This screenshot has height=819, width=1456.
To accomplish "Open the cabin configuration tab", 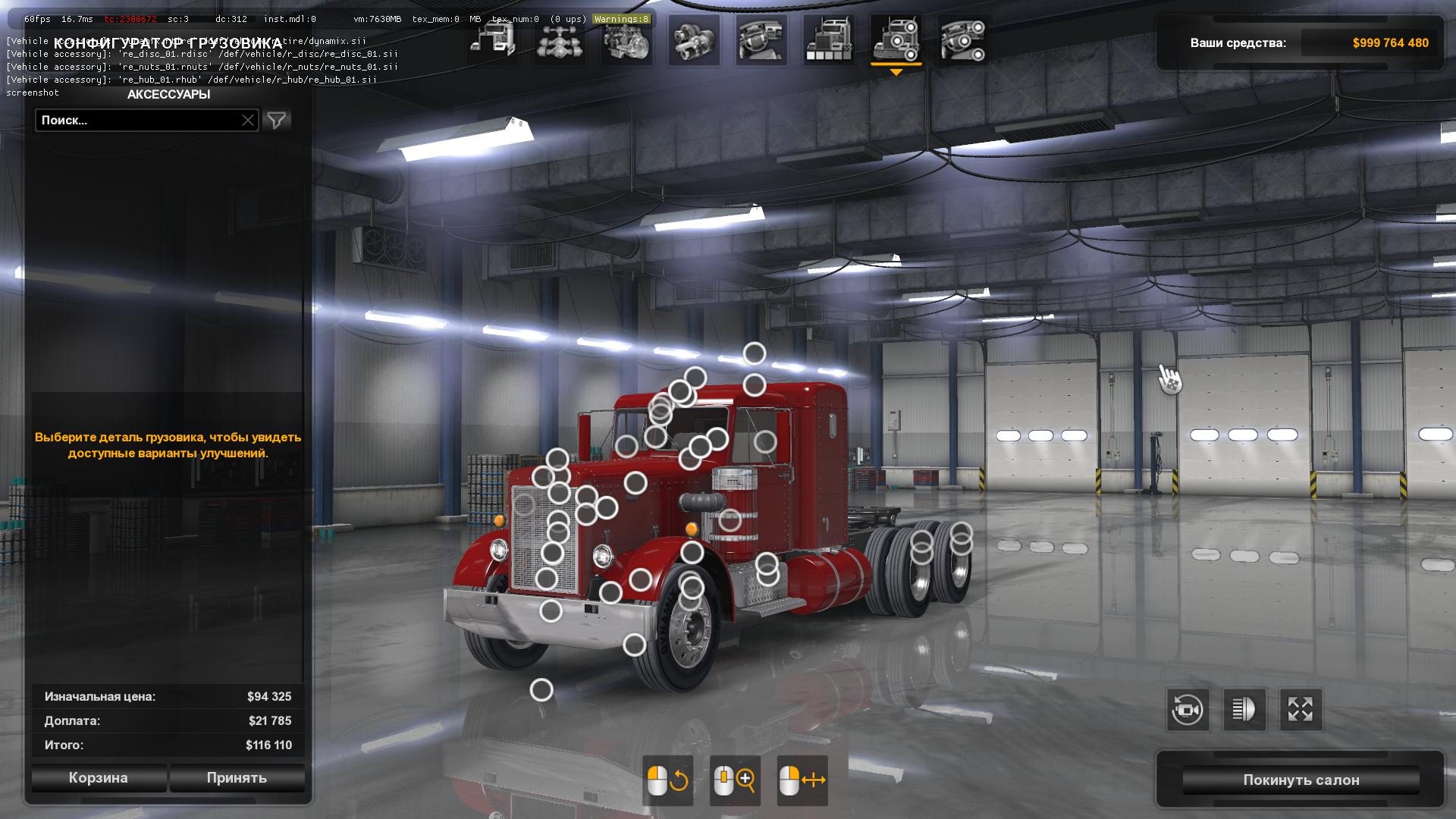I will 493,39.
